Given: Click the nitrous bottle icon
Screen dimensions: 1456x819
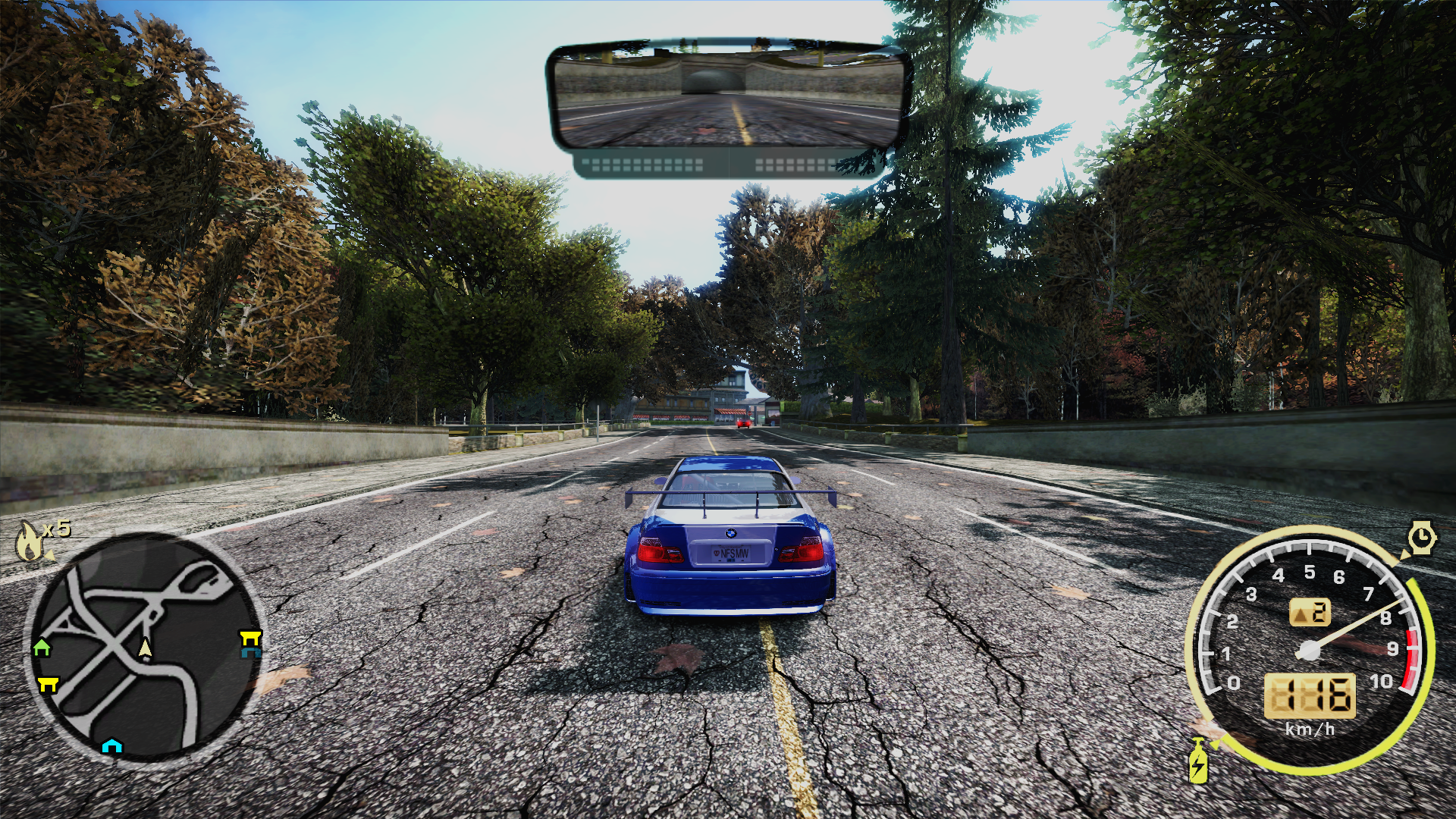Looking at the screenshot, I should click(x=1198, y=761).
